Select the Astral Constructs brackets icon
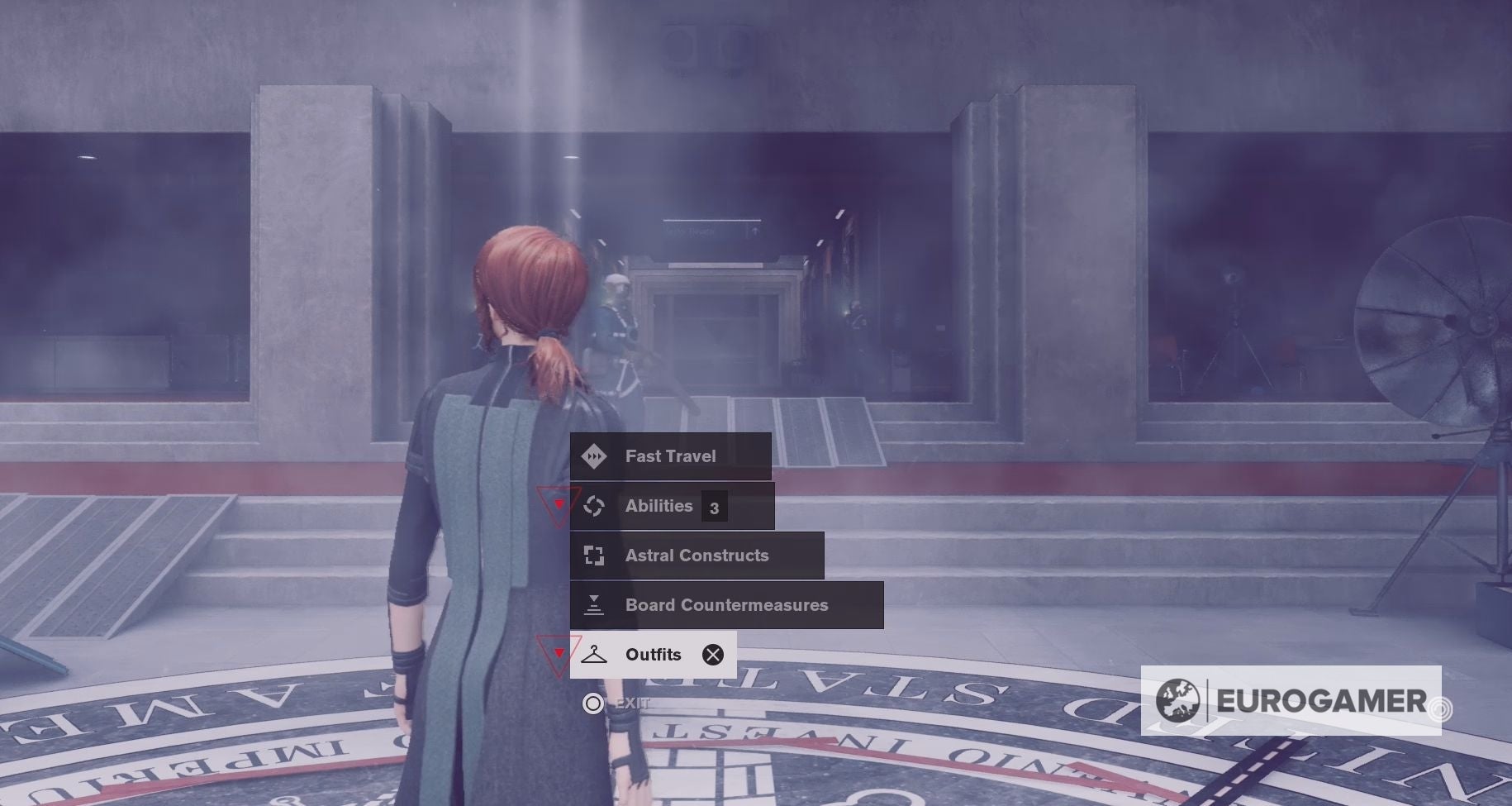The image size is (1512, 806). pos(594,555)
